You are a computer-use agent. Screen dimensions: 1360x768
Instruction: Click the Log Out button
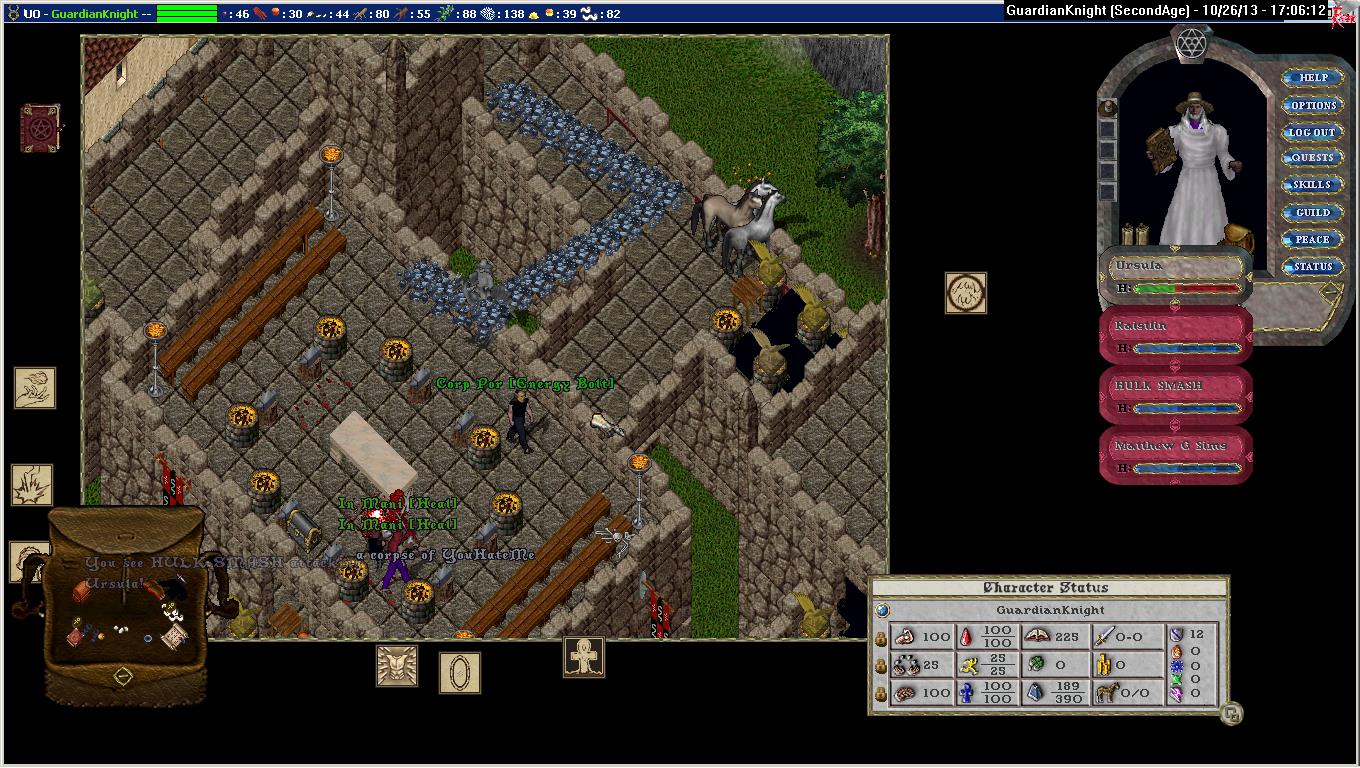(1312, 132)
